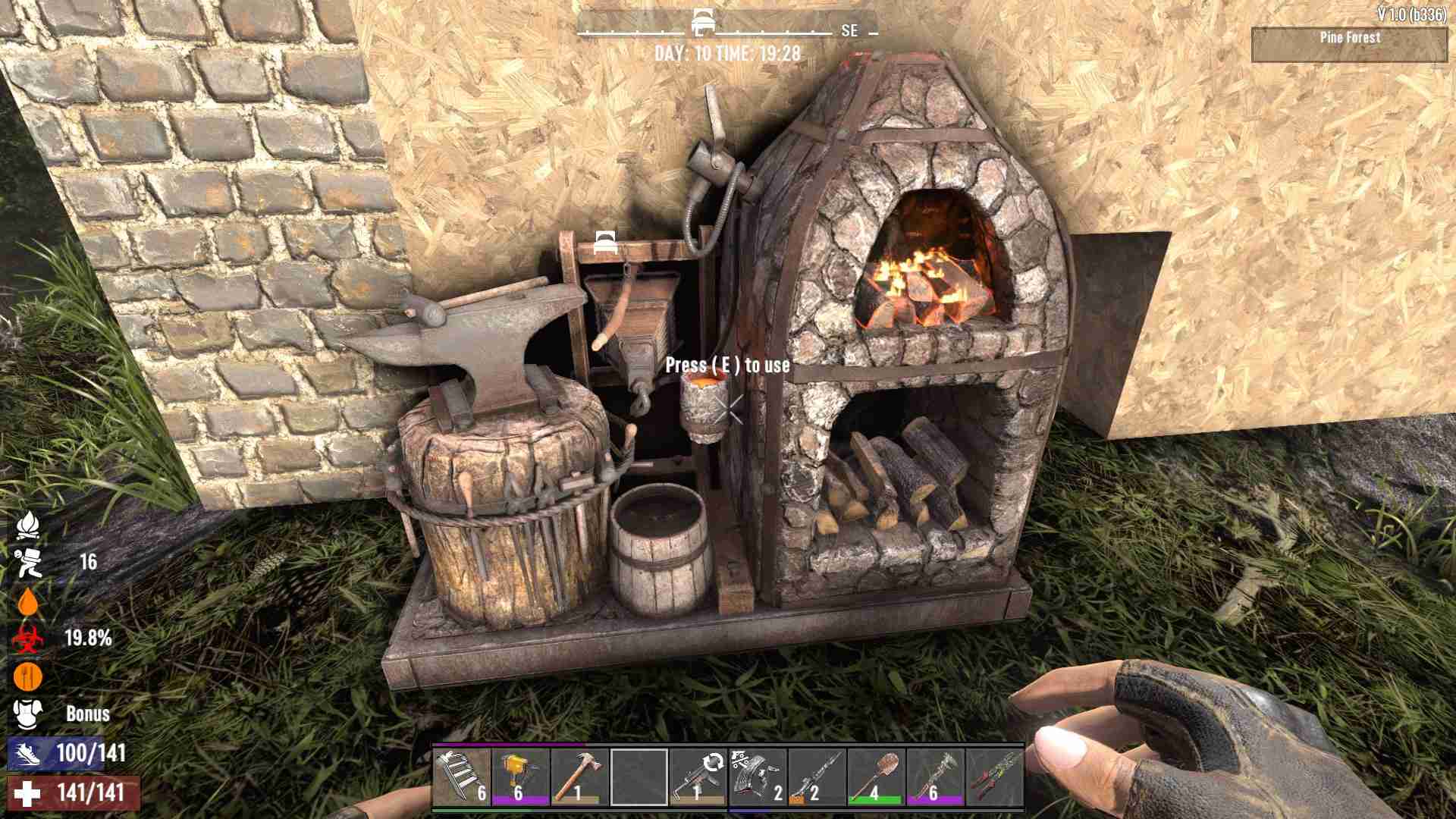Click the Pine Forest biome panel
Viewport: 1456px width, 819px height.
point(1349,45)
